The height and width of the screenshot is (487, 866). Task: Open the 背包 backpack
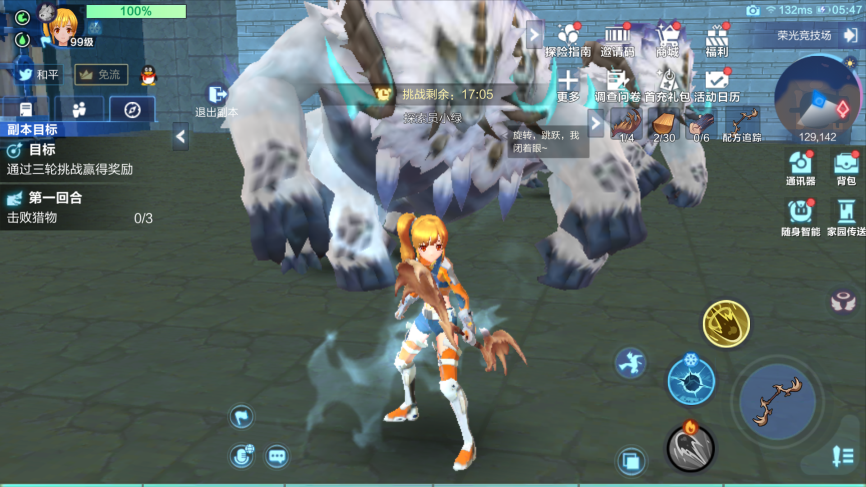coord(846,167)
